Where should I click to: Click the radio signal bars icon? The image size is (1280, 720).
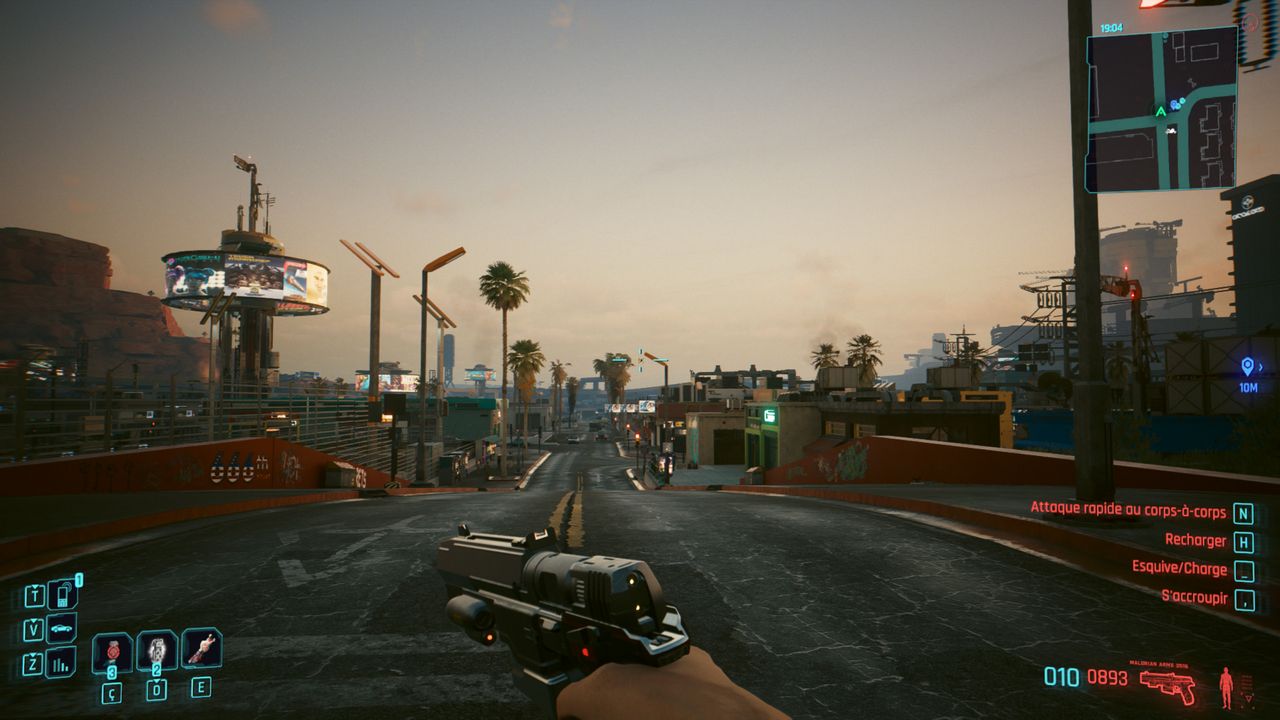62,662
